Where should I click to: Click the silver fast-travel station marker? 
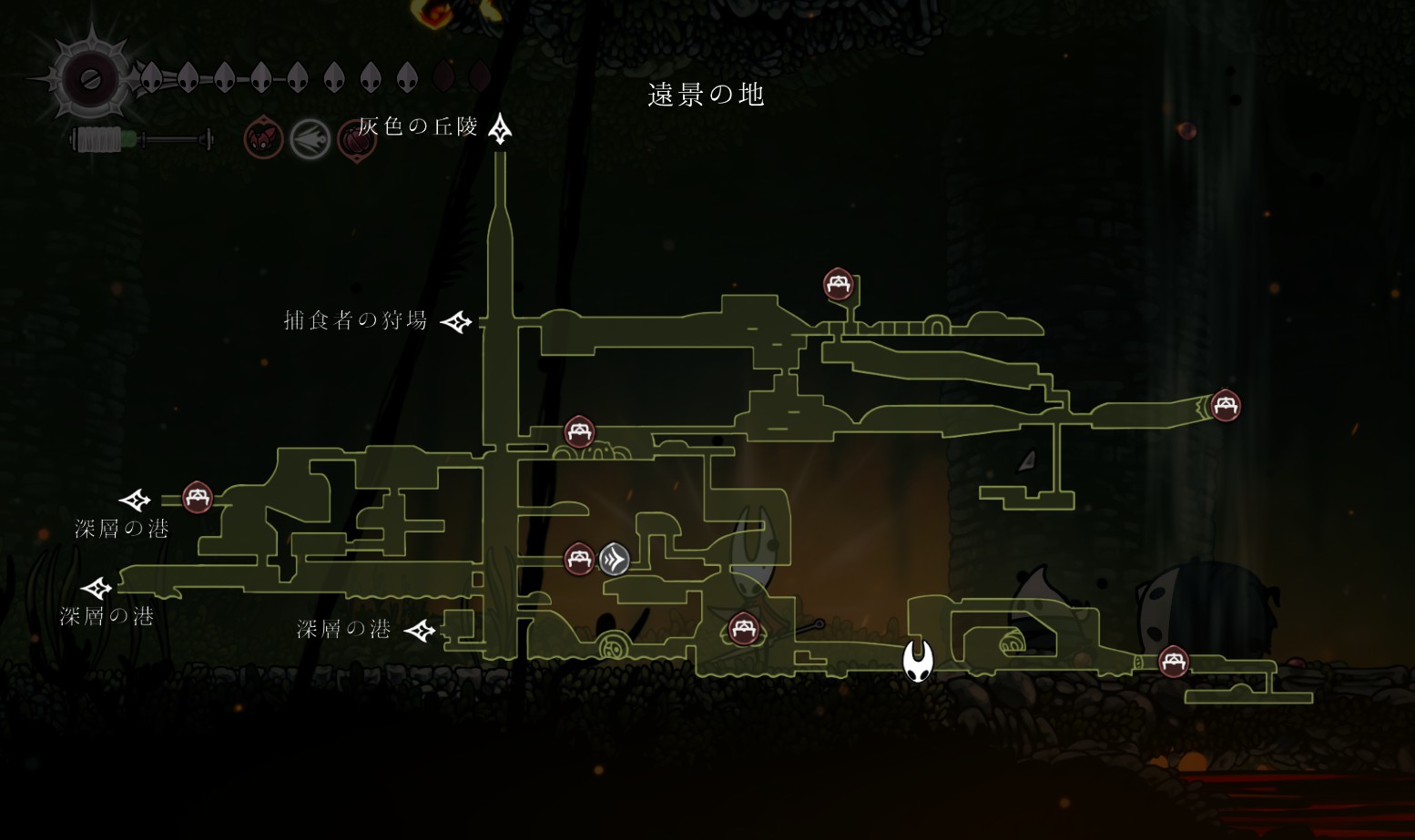coord(614,558)
